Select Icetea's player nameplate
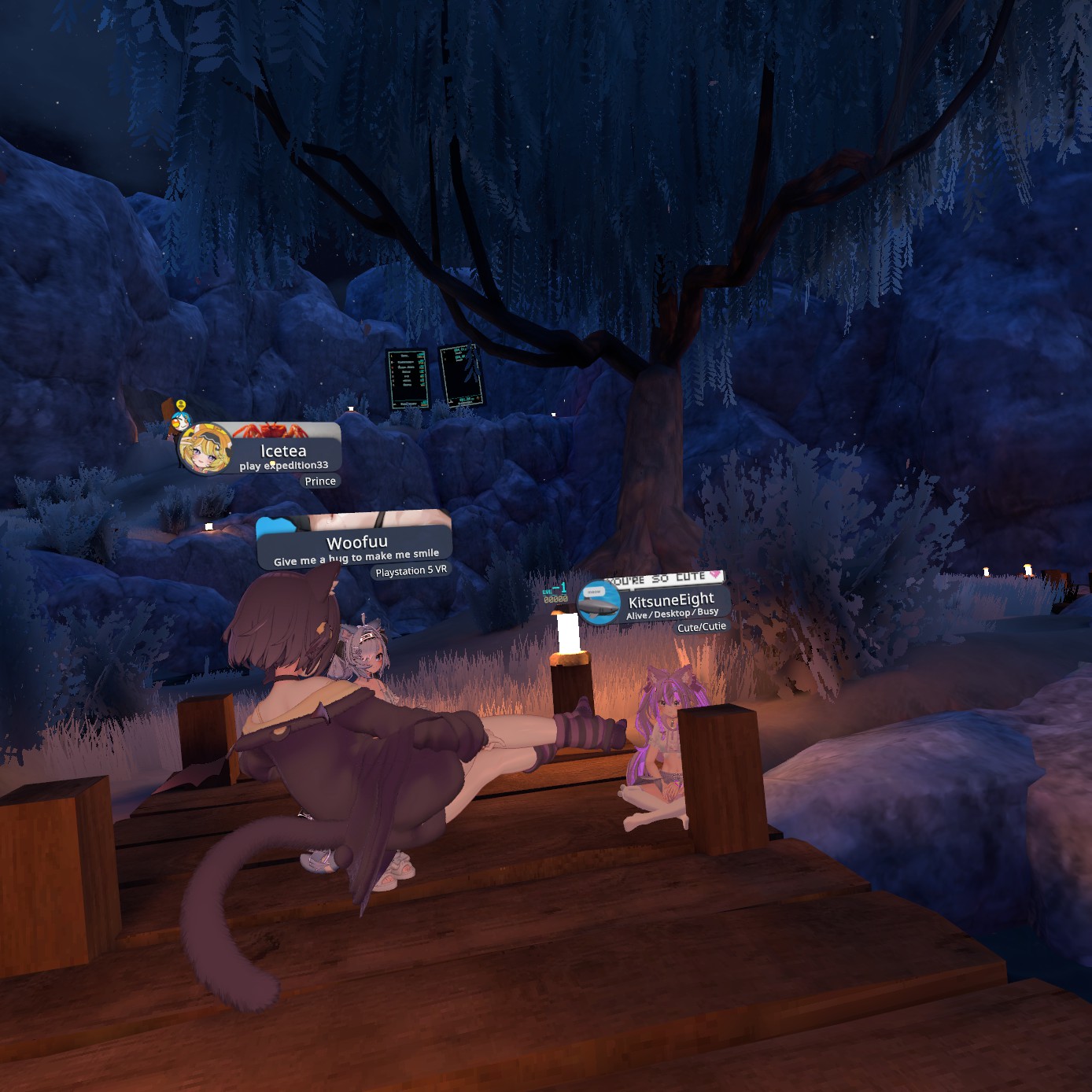The width and height of the screenshot is (1092, 1092). click(284, 452)
